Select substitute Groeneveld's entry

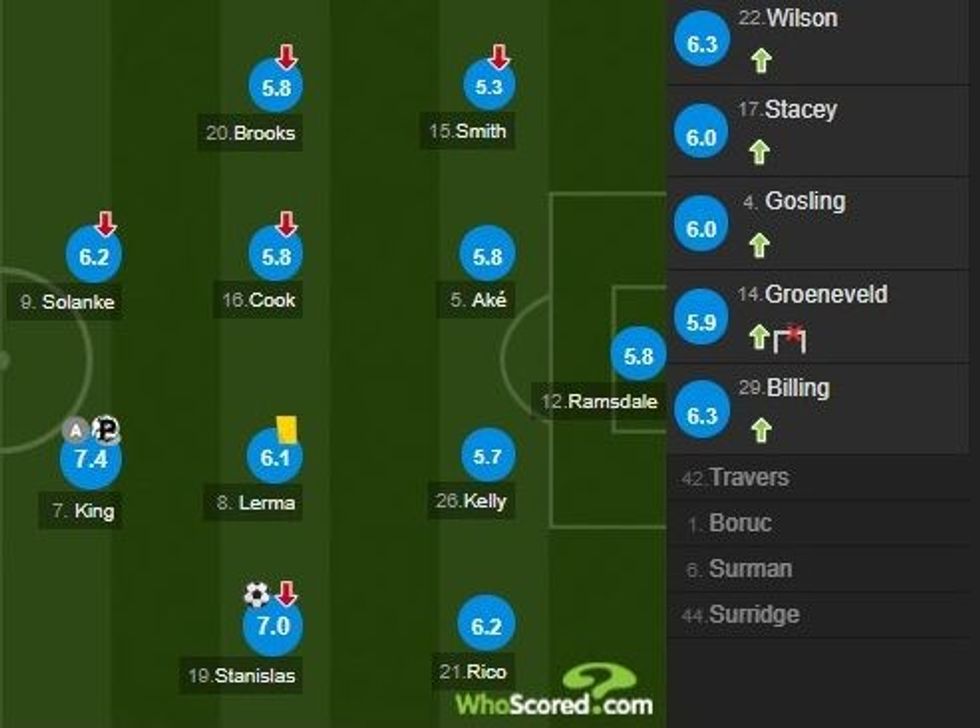click(x=820, y=316)
